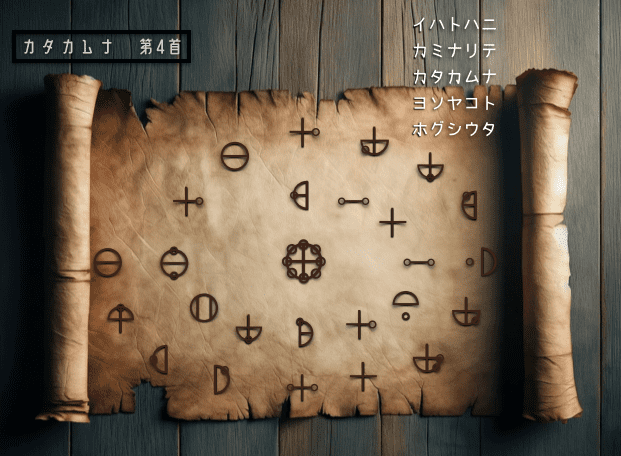621x456 pixels.
Task: Select the umbrella-shaped cross with upper dome
Action: 120,317
